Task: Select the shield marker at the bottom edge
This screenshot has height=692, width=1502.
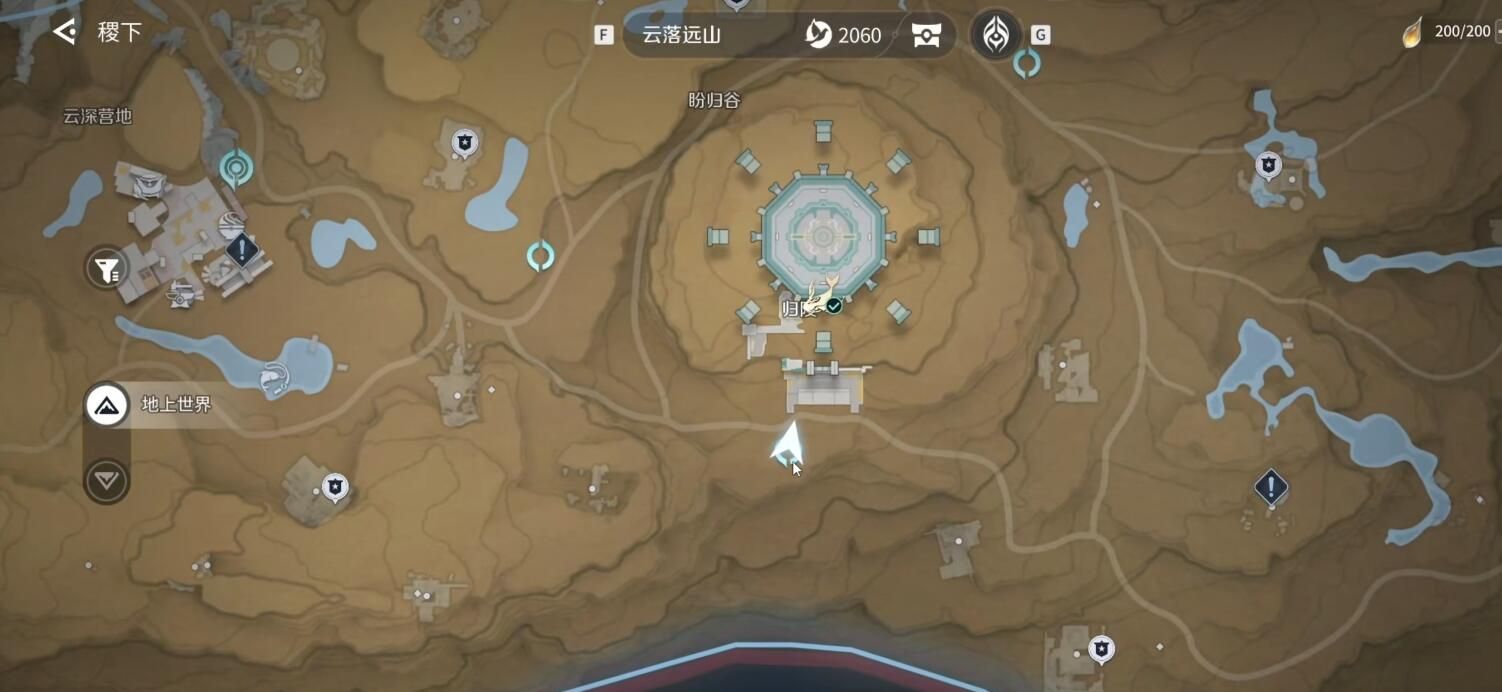Action: pyautogui.click(x=1101, y=648)
